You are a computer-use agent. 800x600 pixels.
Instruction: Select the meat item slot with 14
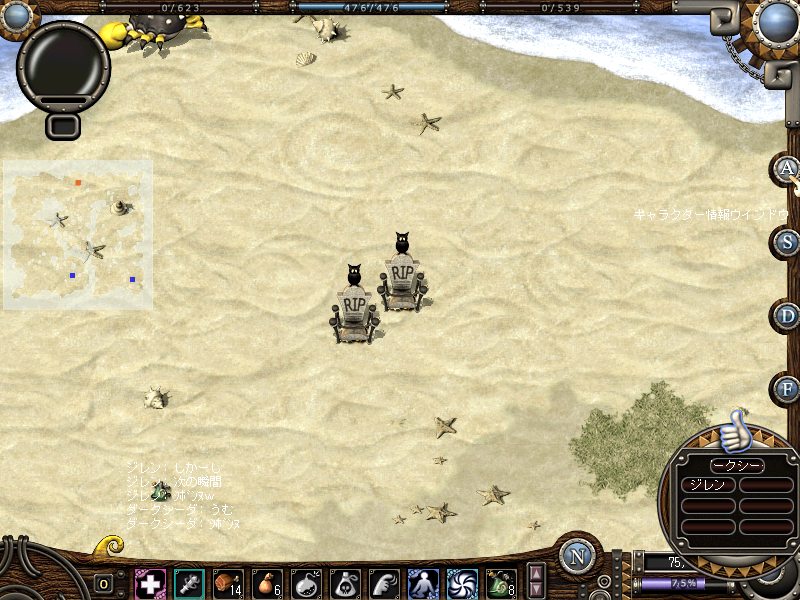[228, 583]
